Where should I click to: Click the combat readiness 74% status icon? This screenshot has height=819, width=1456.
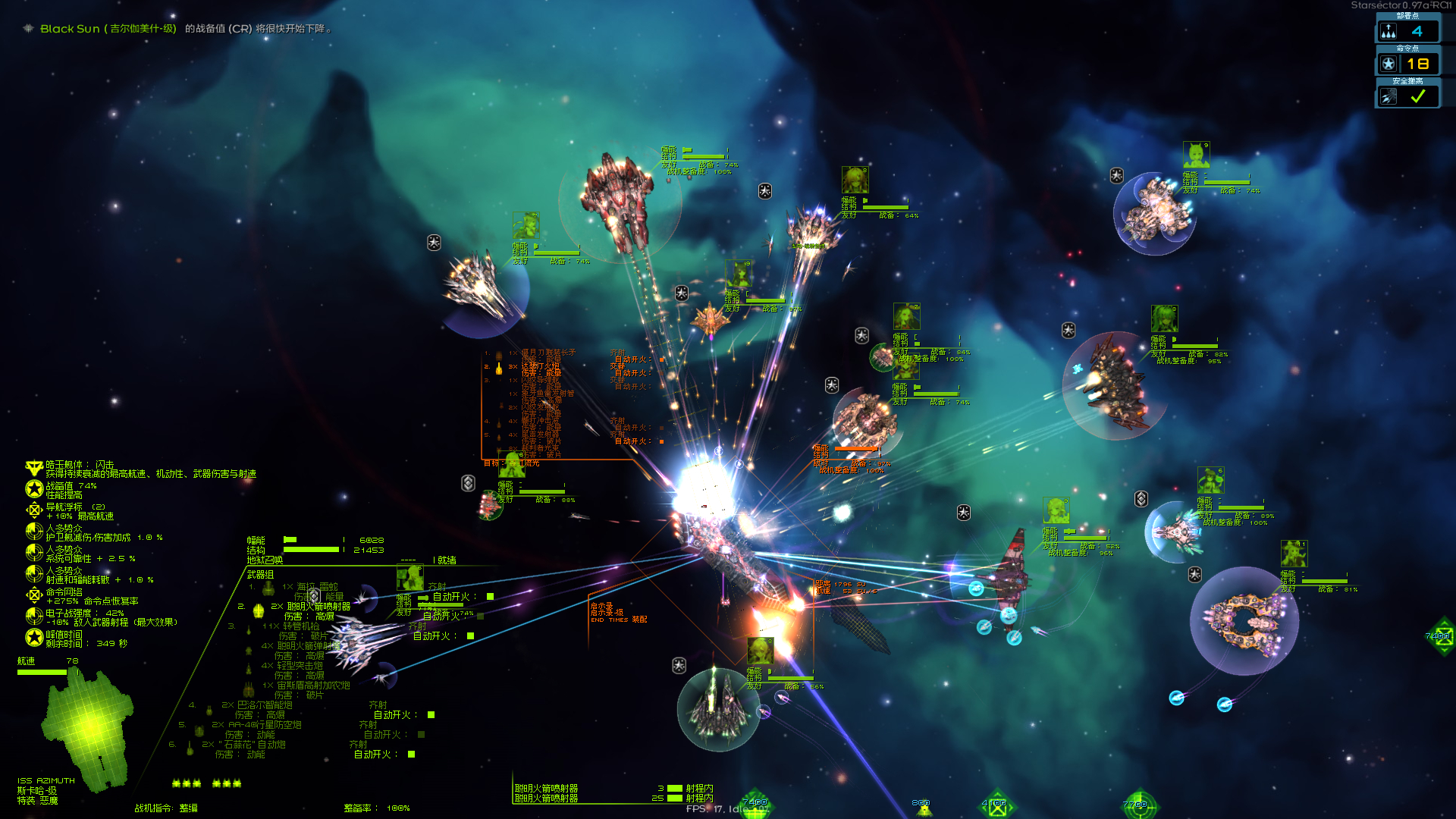pyautogui.click(x=34, y=490)
